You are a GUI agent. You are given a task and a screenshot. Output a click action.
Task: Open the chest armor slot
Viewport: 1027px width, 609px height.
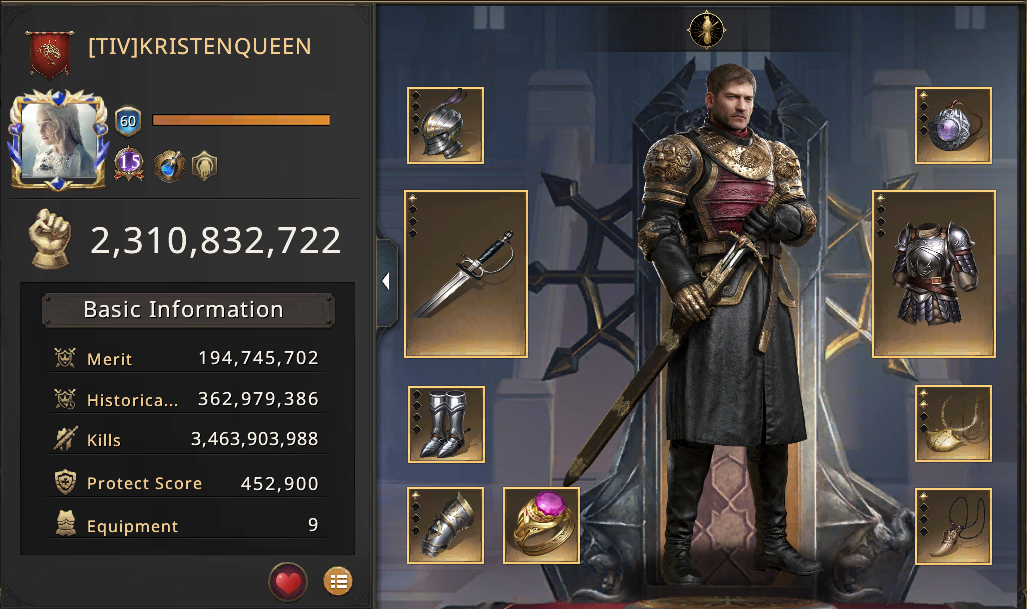tap(934, 274)
